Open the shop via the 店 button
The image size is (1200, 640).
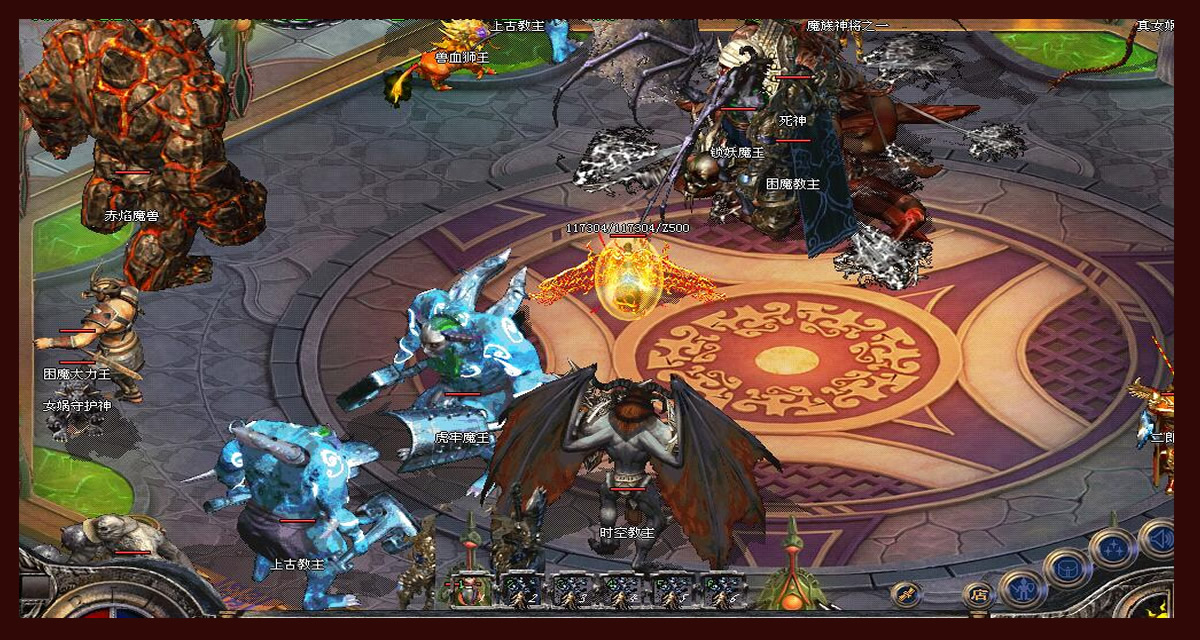pos(979,596)
